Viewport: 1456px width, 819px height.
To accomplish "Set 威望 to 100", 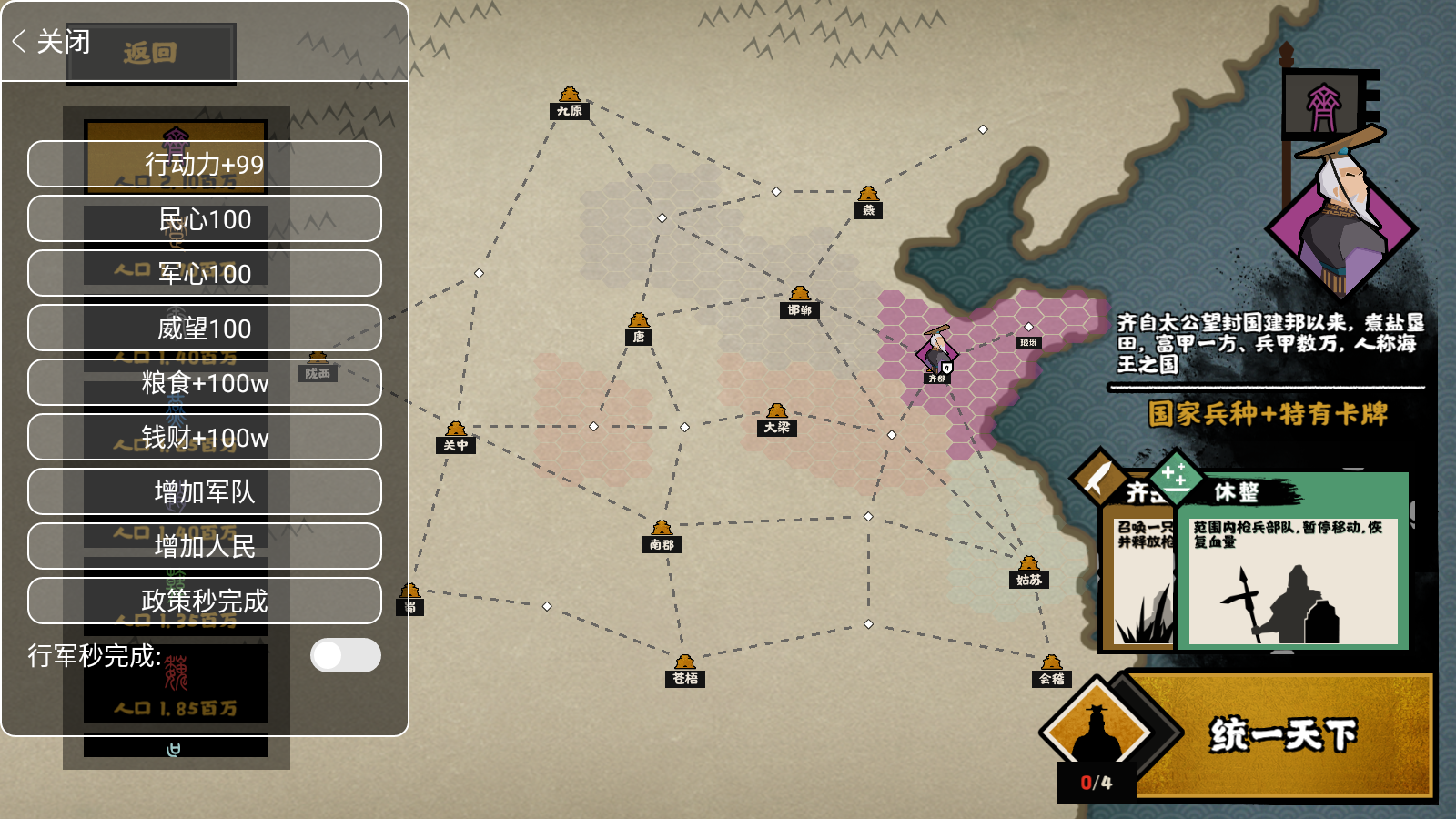I will tap(205, 328).
